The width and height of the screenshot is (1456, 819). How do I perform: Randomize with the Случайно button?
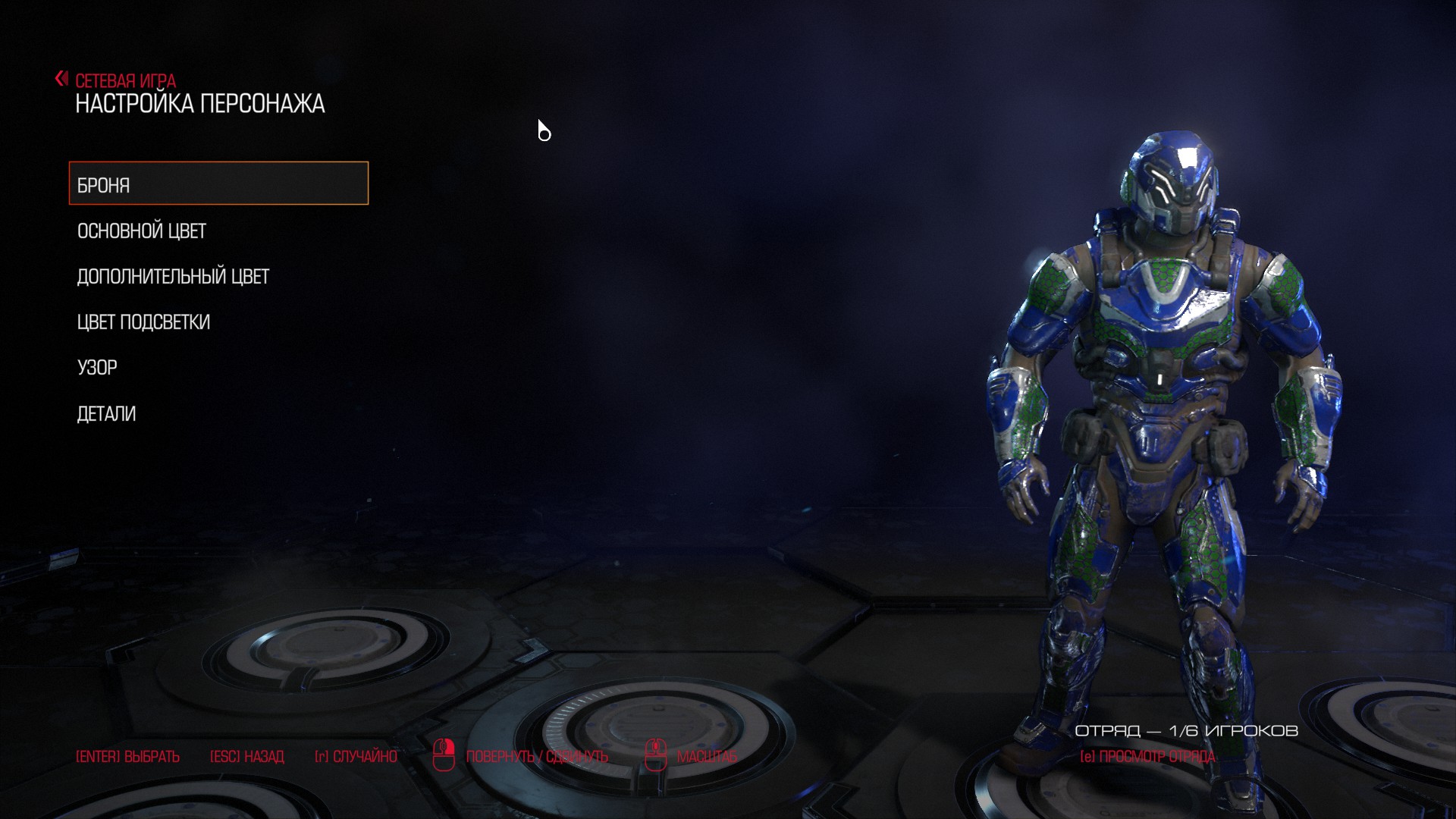pos(356,756)
